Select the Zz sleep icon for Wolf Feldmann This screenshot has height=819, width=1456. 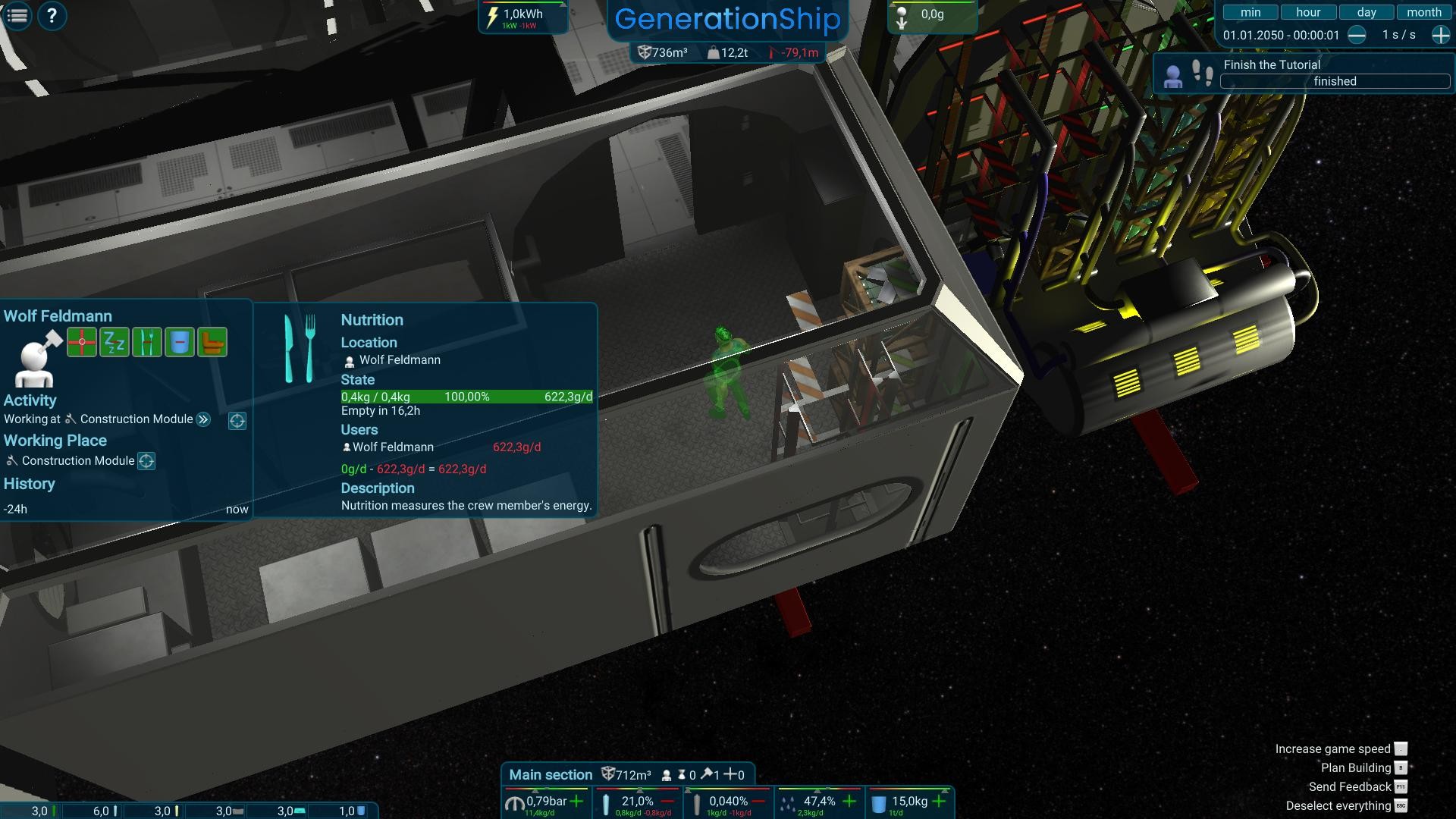(x=113, y=343)
